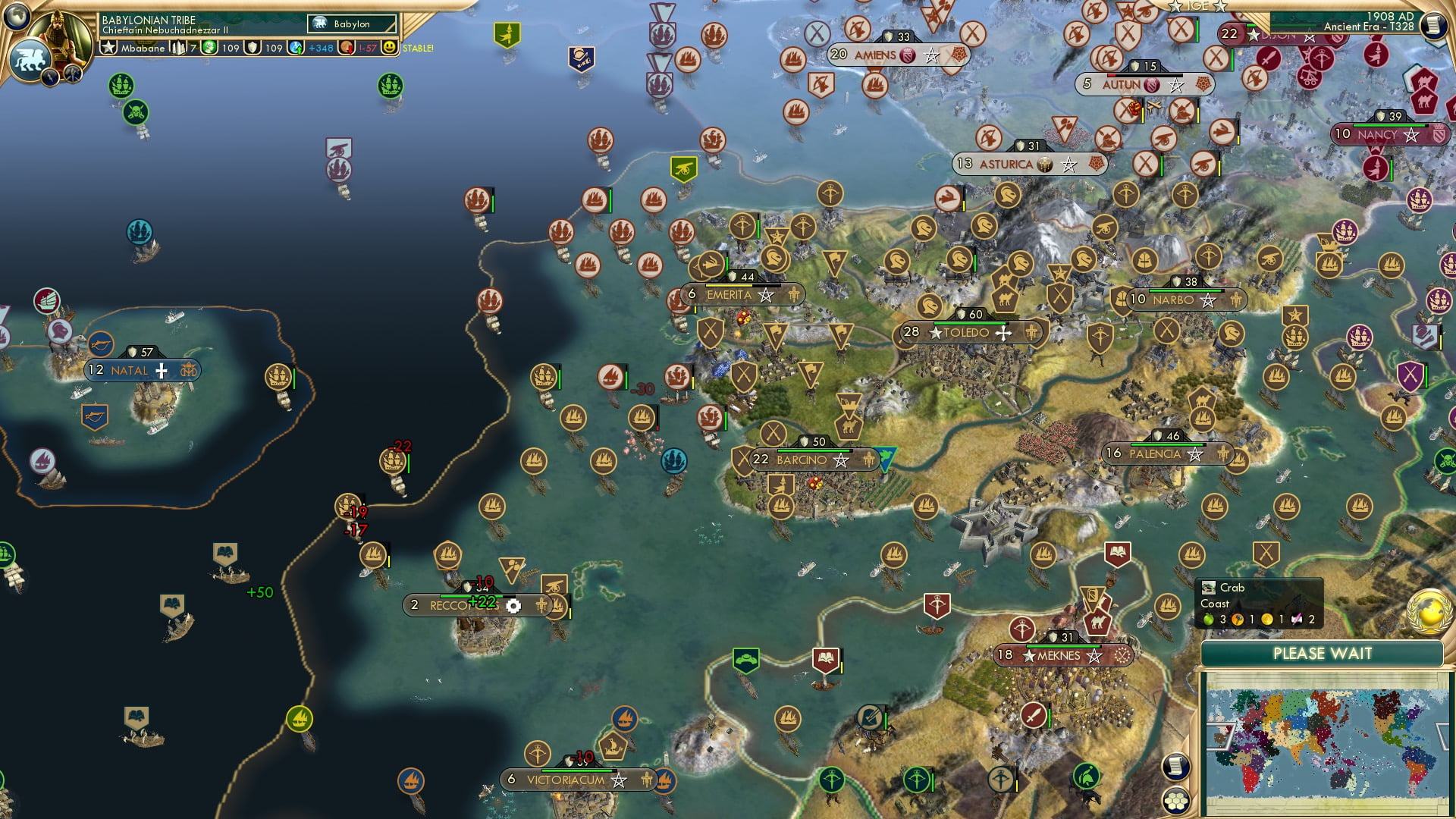
Task: Click the Natal city name plate
Action: [x=138, y=369]
